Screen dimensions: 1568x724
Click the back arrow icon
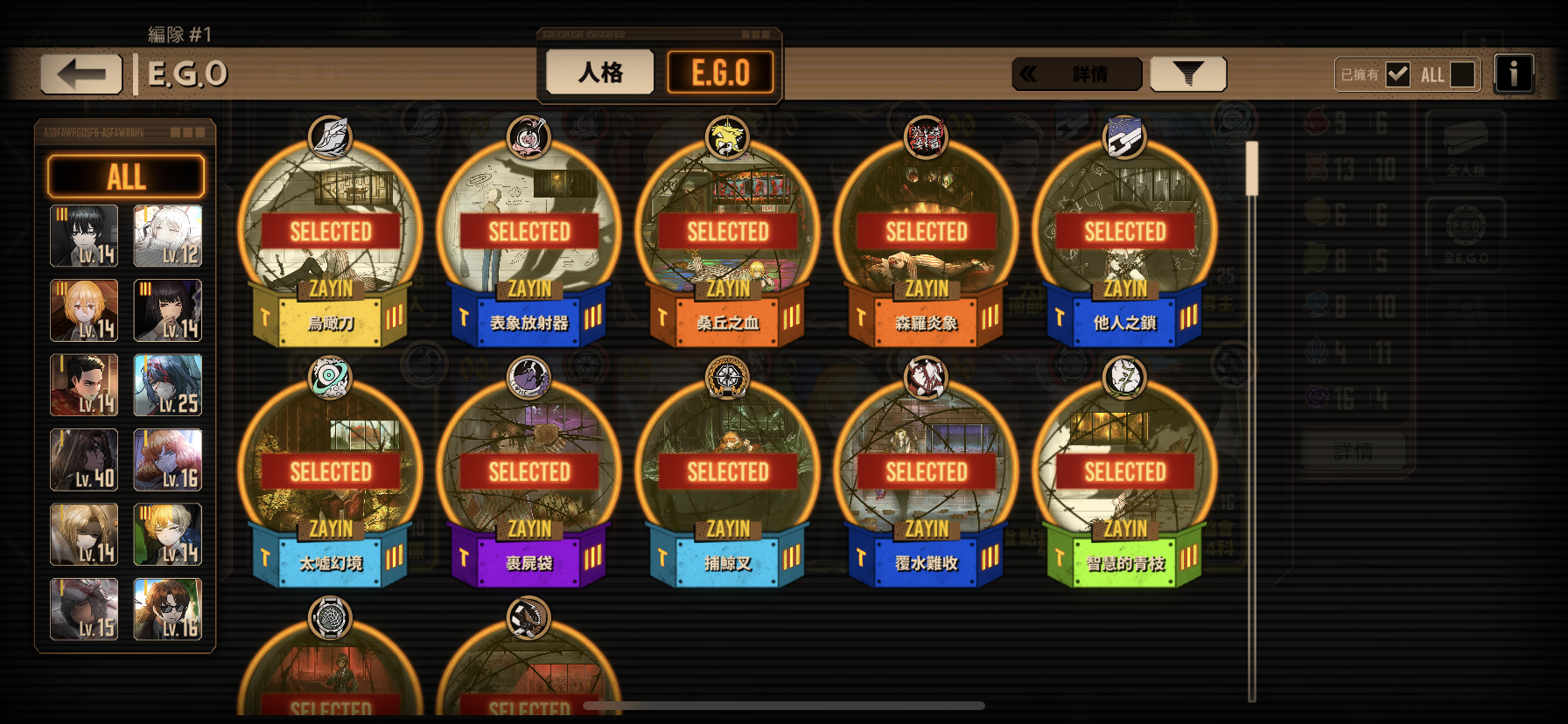[x=80, y=73]
